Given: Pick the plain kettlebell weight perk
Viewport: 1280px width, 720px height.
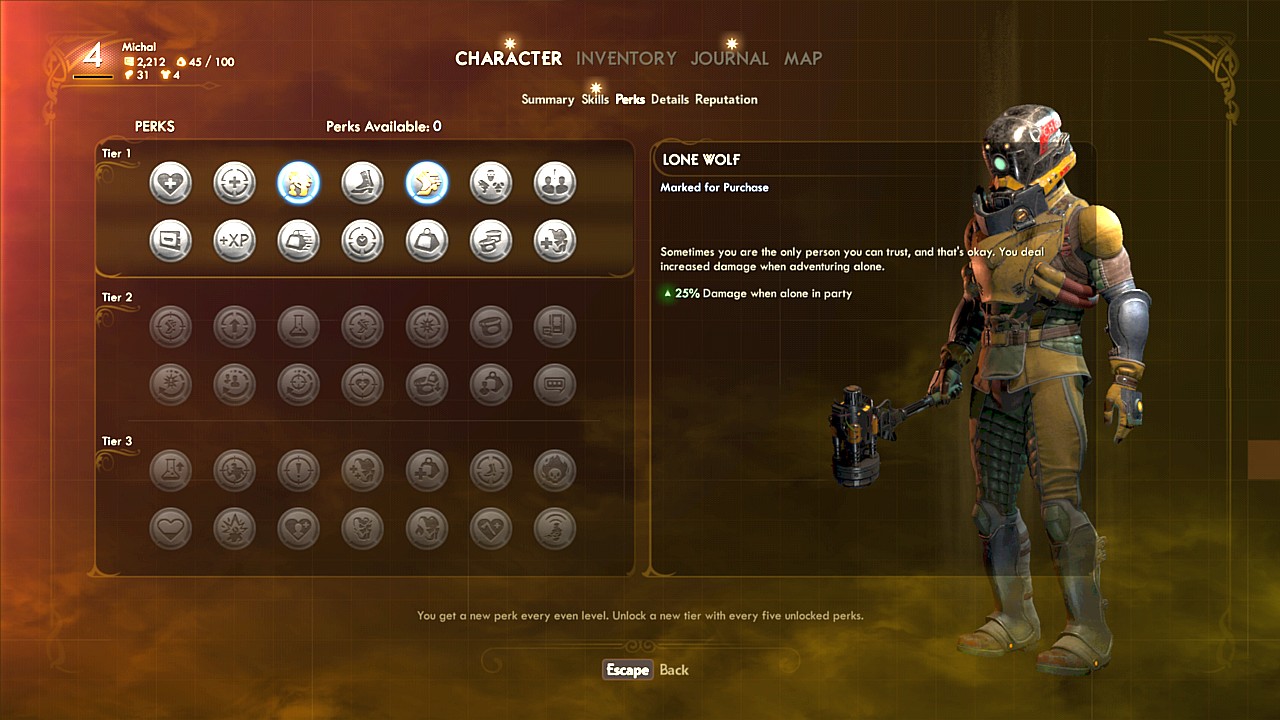Looking at the screenshot, I should coord(426,241).
